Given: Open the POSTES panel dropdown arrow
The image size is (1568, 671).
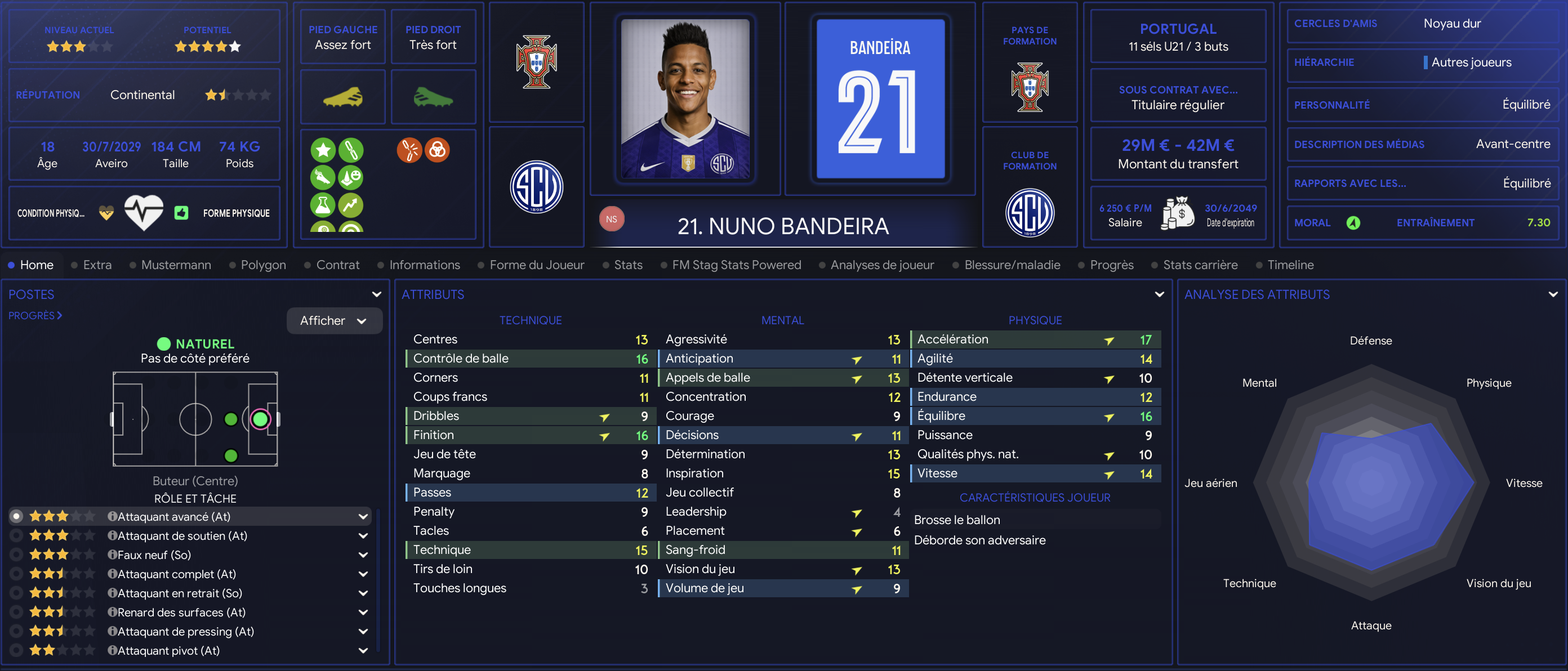Looking at the screenshot, I should click(x=377, y=294).
